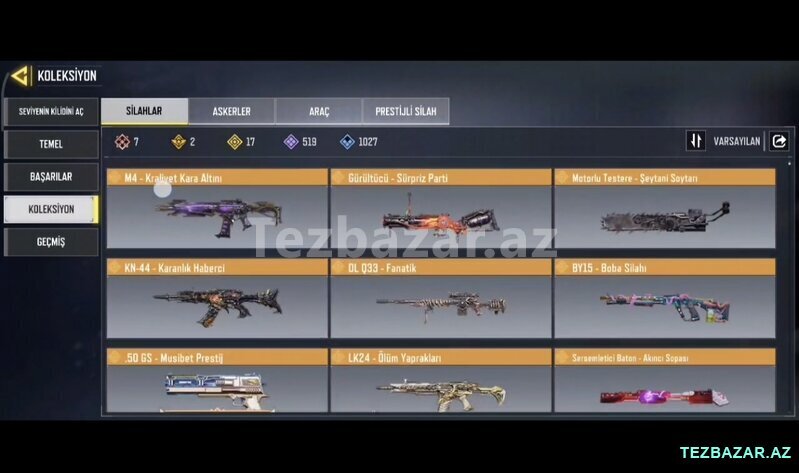Open the Araç tab

318,111
